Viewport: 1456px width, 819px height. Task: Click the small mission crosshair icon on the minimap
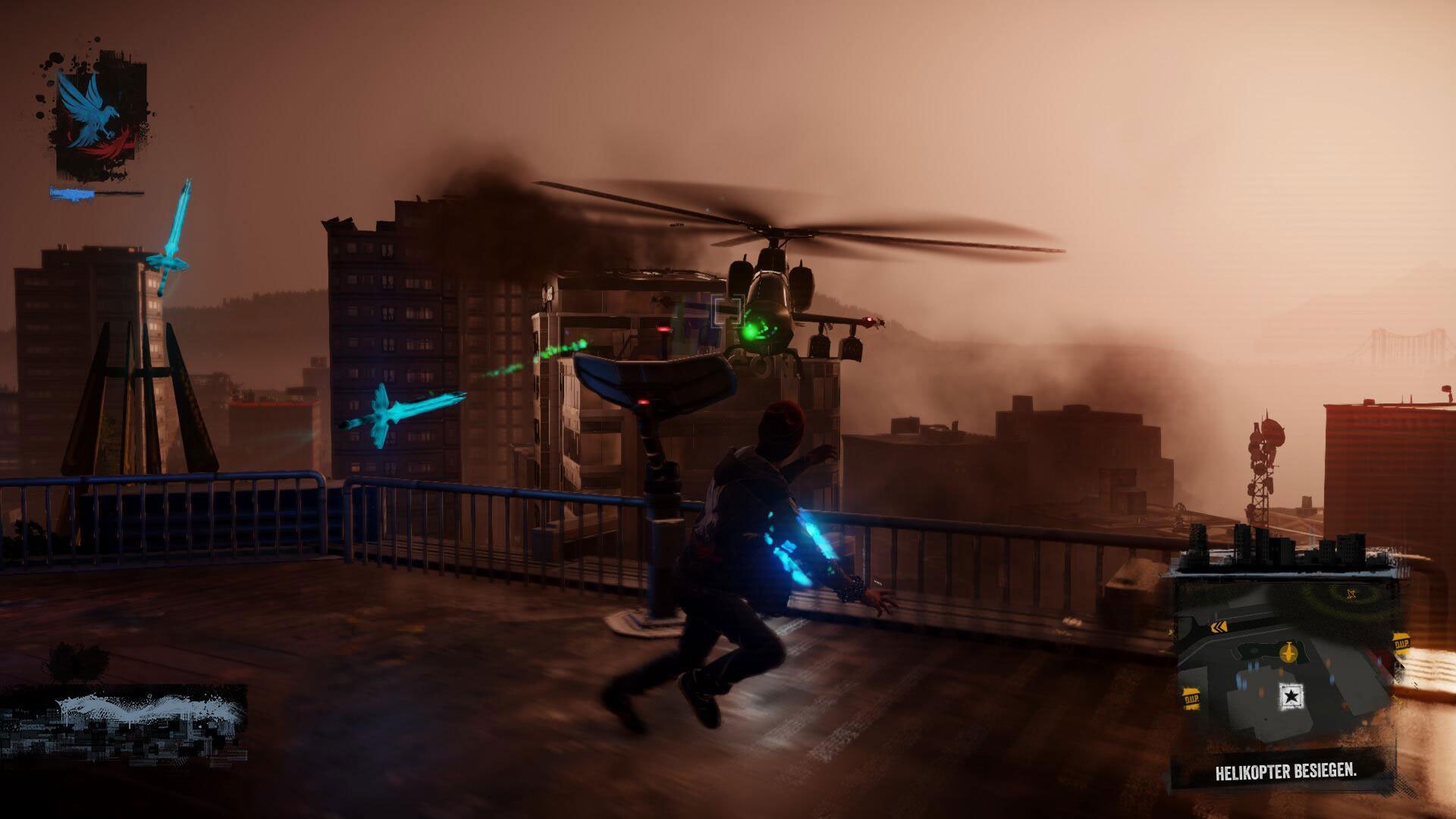(1351, 594)
